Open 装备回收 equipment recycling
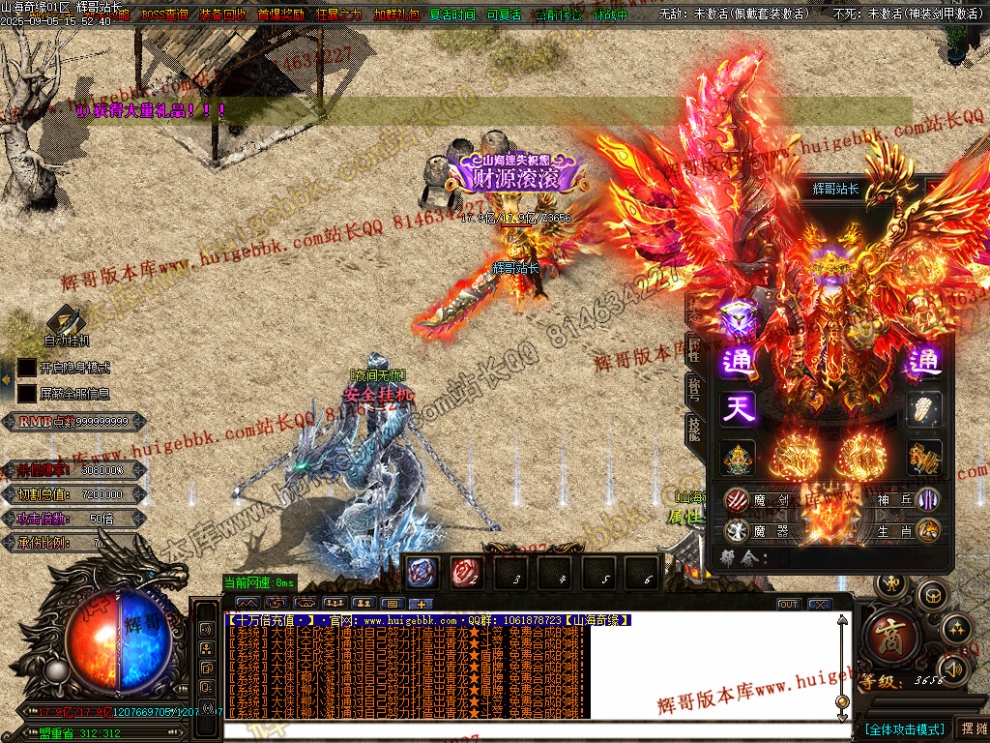Image resolution: width=990 pixels, height=743 pixels. pyautogui.click(x=223, y=15)
